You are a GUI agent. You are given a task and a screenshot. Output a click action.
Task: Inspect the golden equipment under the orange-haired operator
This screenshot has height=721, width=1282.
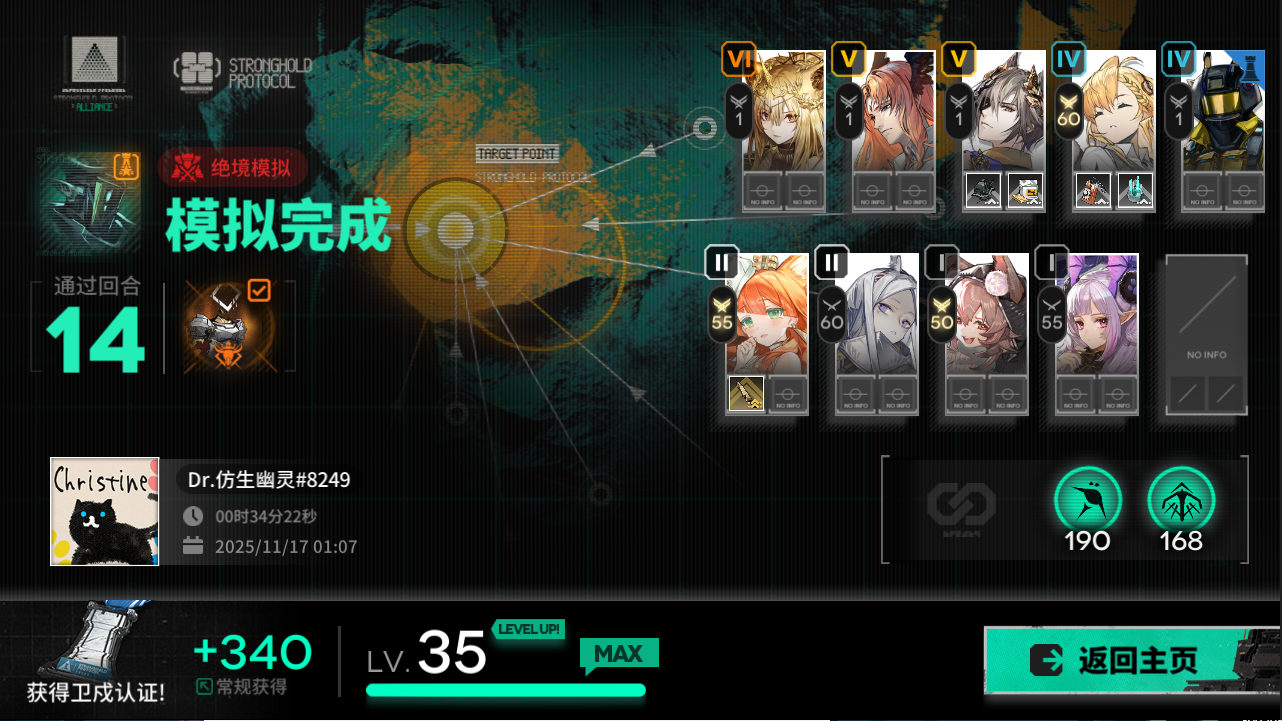[x=746, y=394]
